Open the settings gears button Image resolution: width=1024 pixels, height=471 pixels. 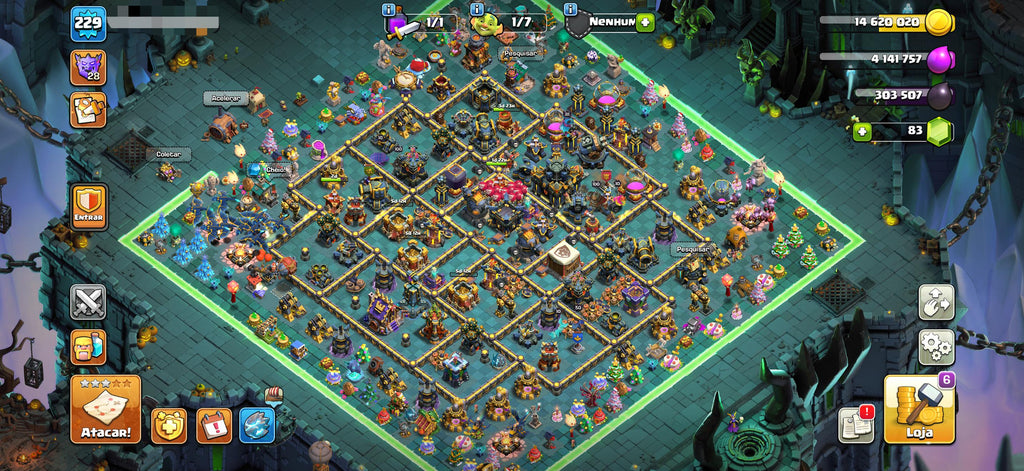937,347
